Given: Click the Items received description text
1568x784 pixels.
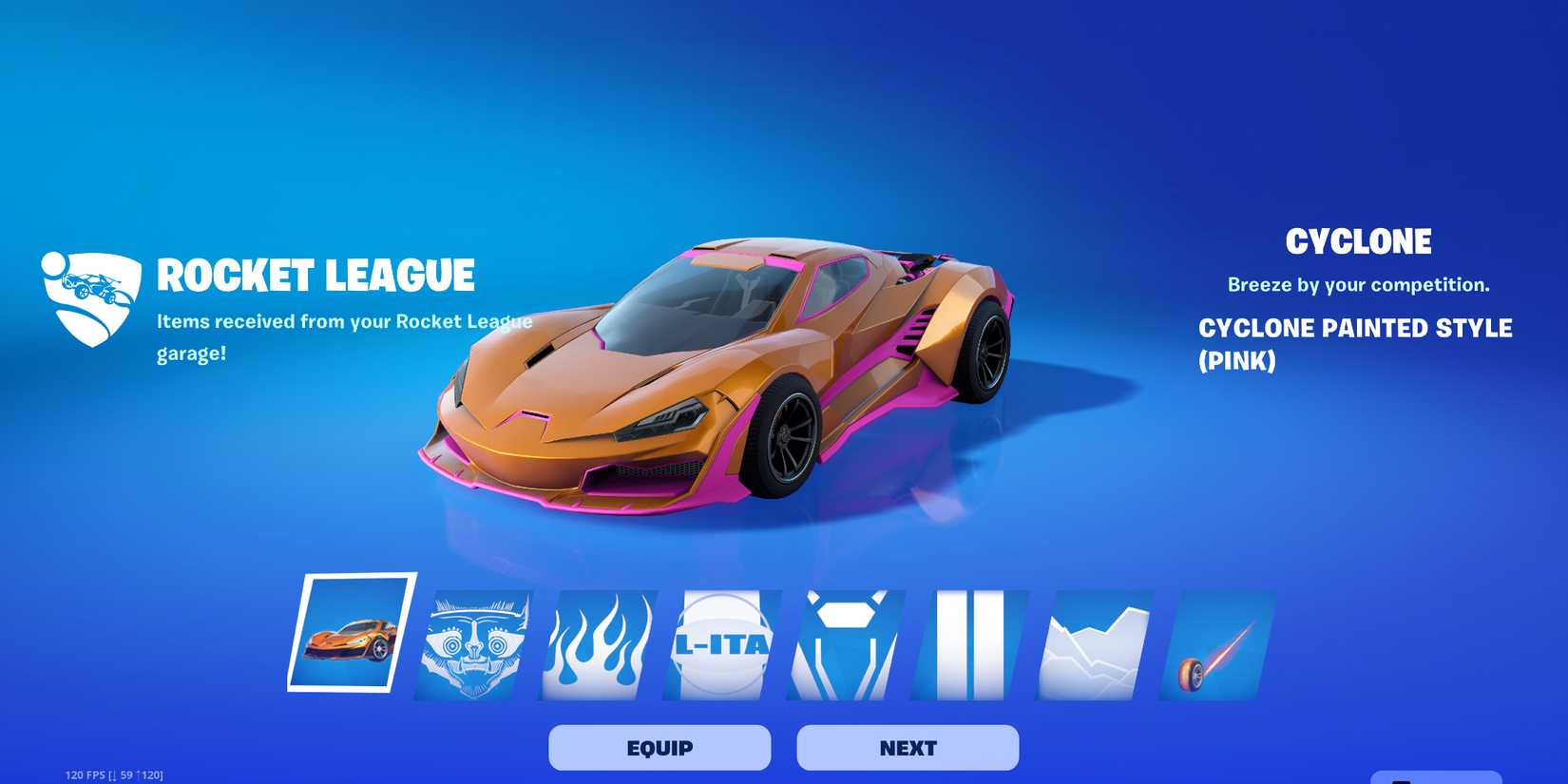Looking at the screenshot, I should 344,336.
